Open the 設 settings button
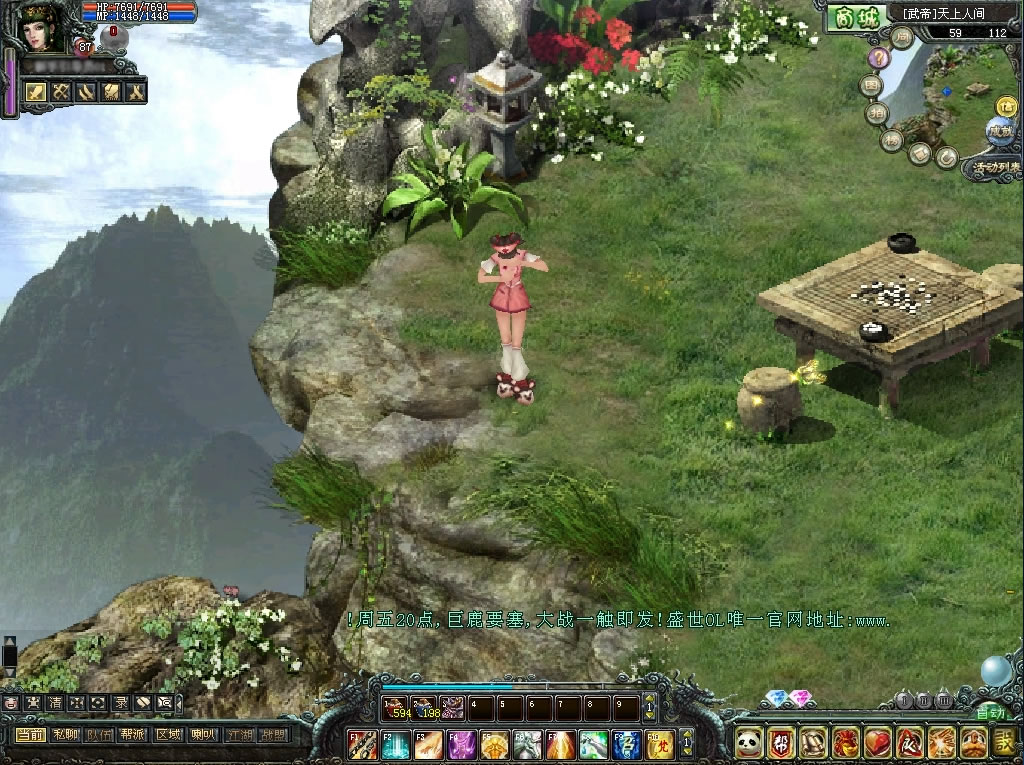Image resolution: width=1024 pixels, height=765 pixels. [x=1005, y=742]
